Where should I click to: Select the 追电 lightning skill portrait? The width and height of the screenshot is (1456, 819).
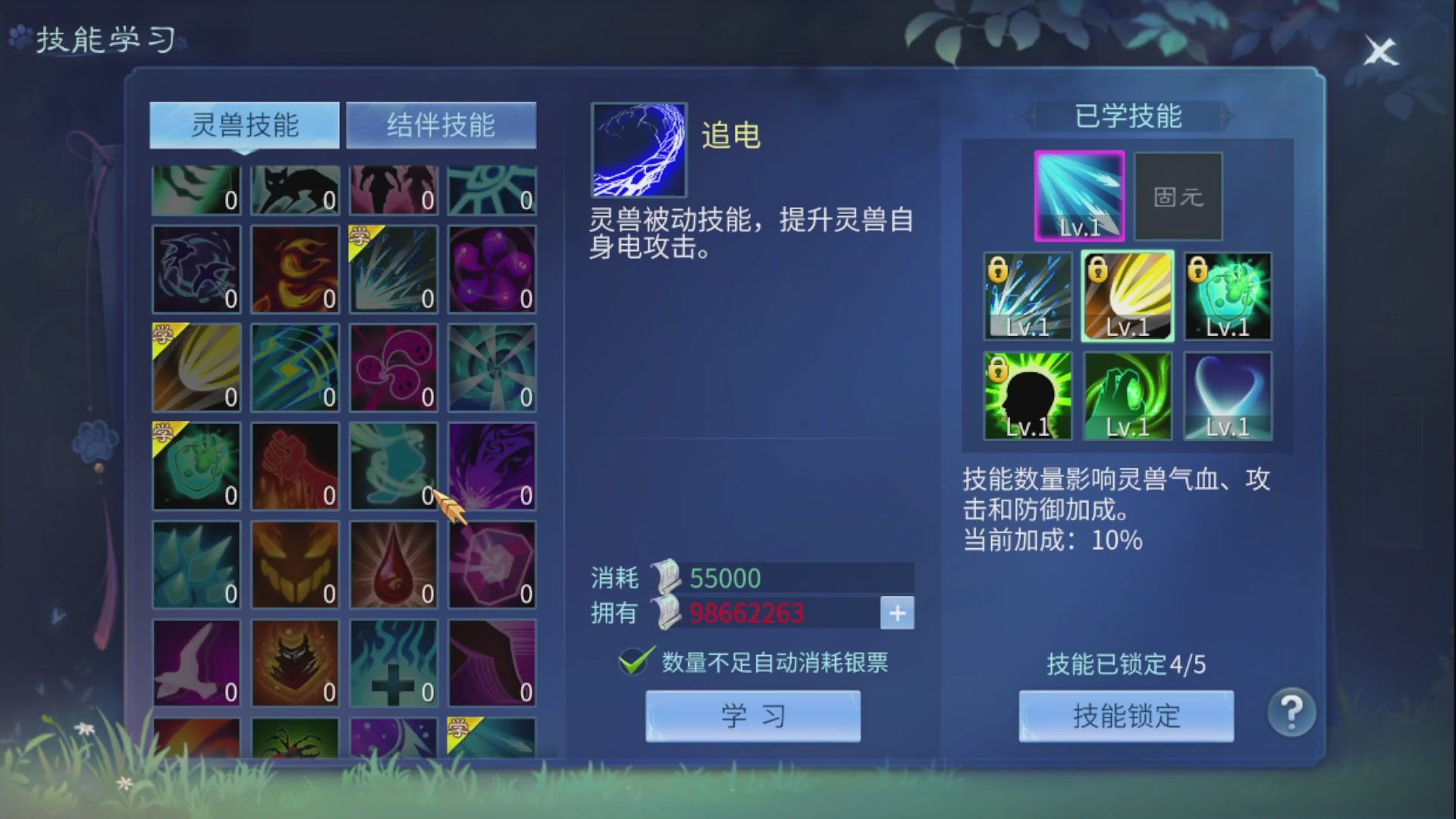[x=638, y=149]
